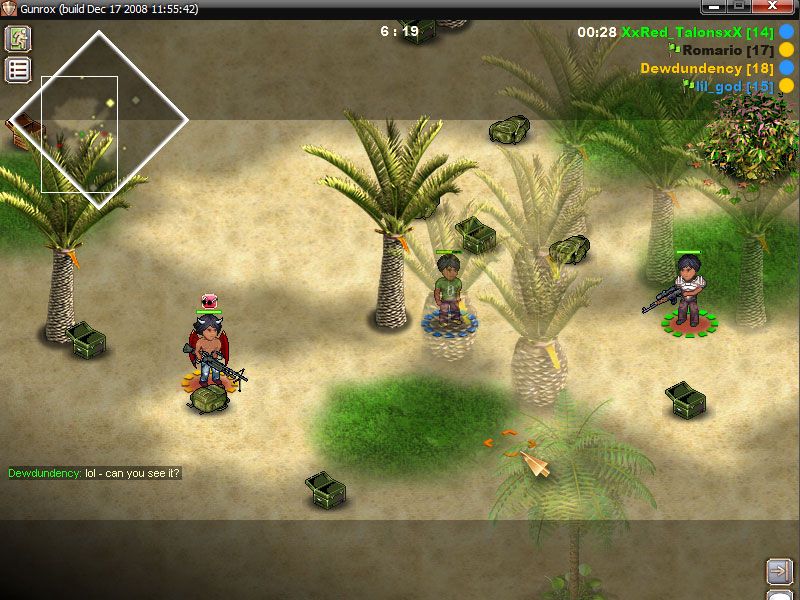
Task: Choose Dewdundency in the player list
Action: click(x=705, y=68)
